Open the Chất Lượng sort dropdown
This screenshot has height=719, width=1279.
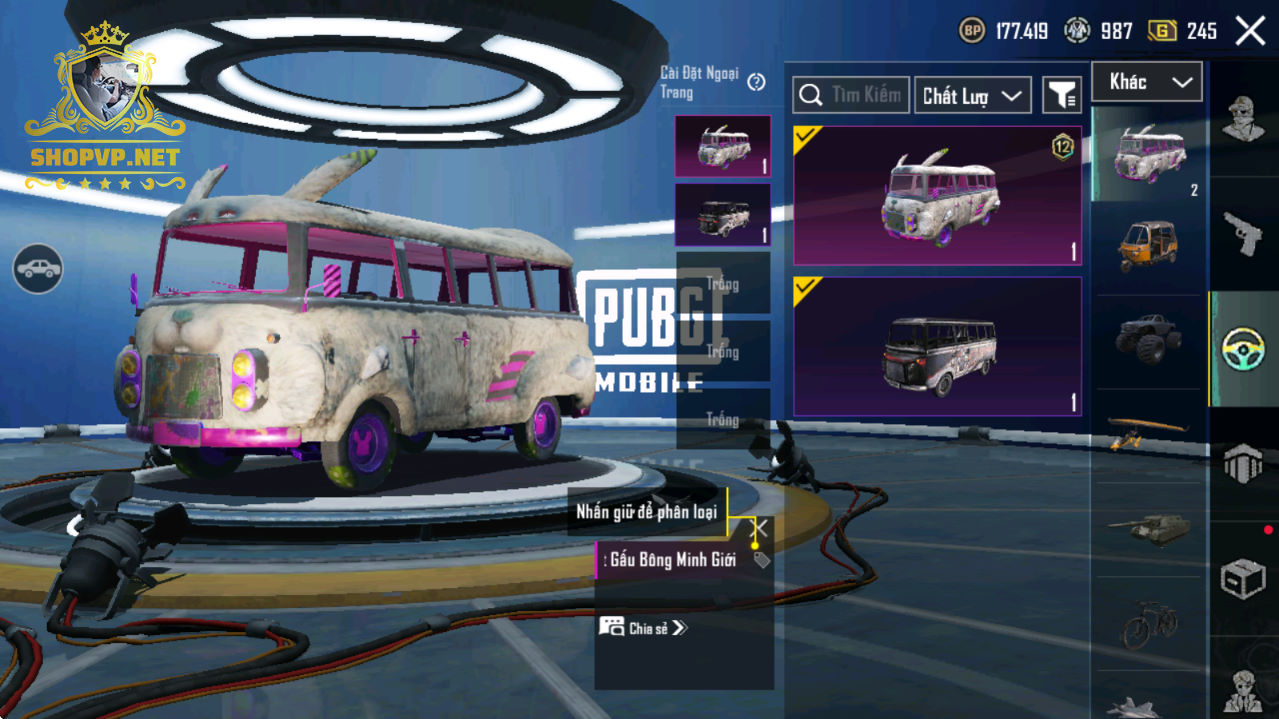coord(972,95)
